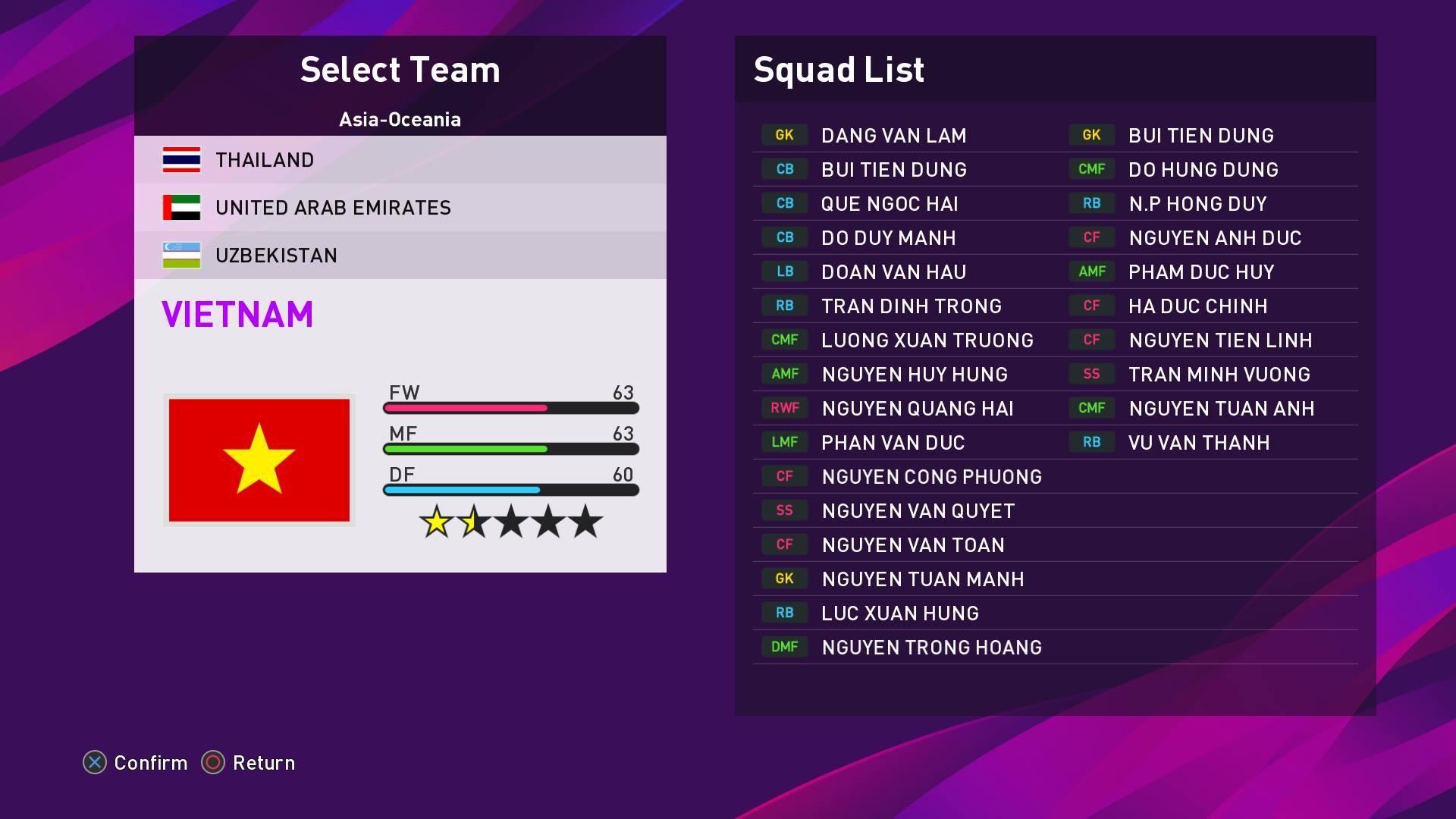Select Thailand from the team list
Screen dimensions: 1456x819
(x=265, y=160)
